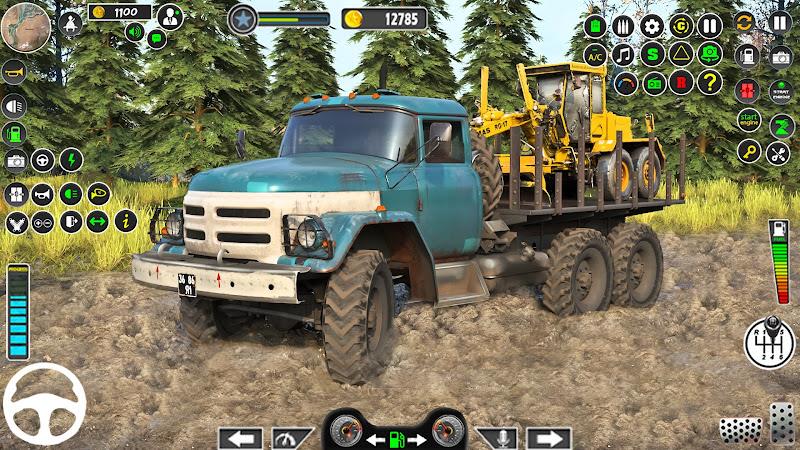Sound the trumpet horn at left edge
This screenshot has width=800, height=450.
point(14,72)
